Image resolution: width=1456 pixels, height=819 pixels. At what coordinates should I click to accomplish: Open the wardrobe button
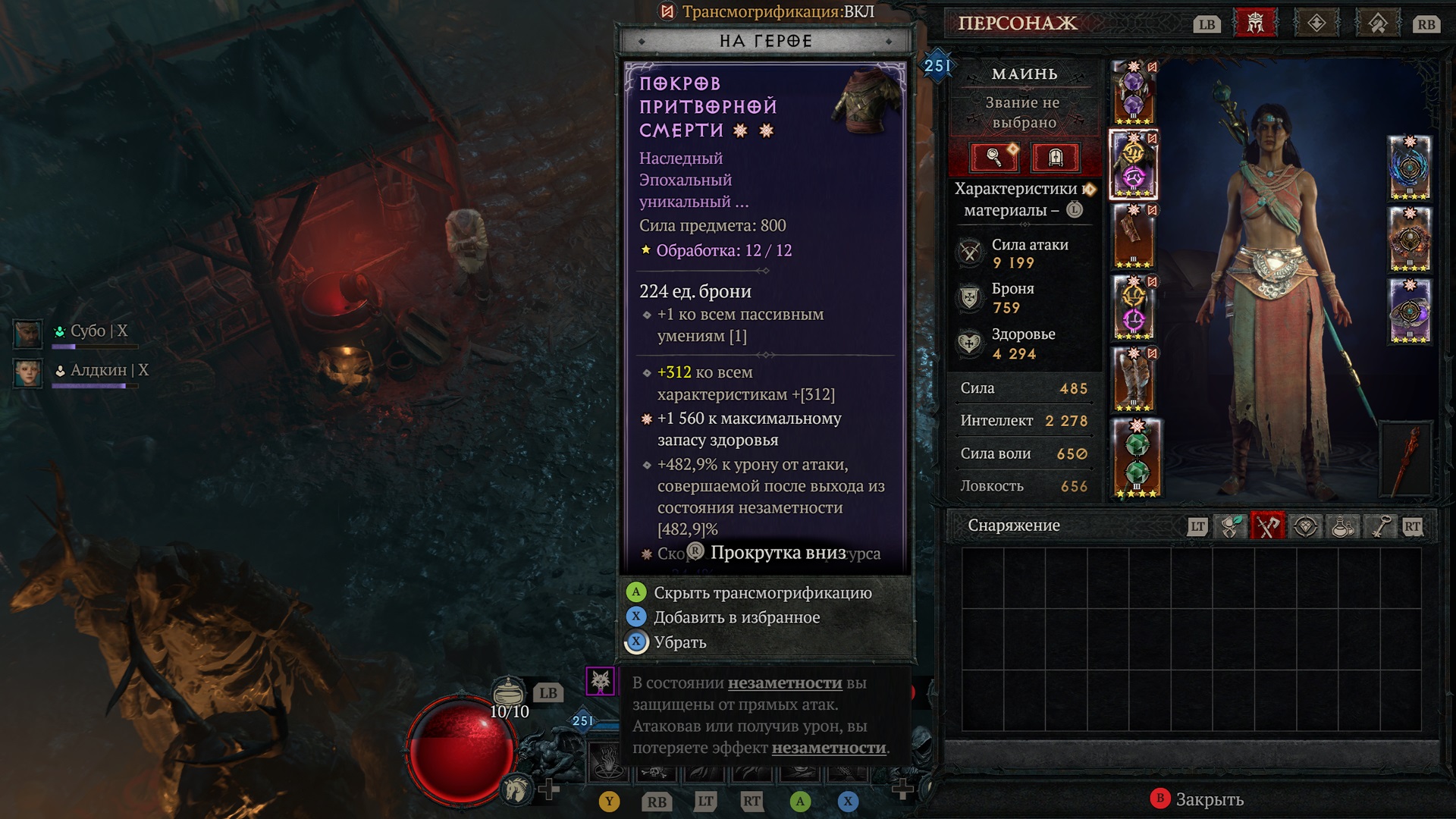(x=1055, y=157)
